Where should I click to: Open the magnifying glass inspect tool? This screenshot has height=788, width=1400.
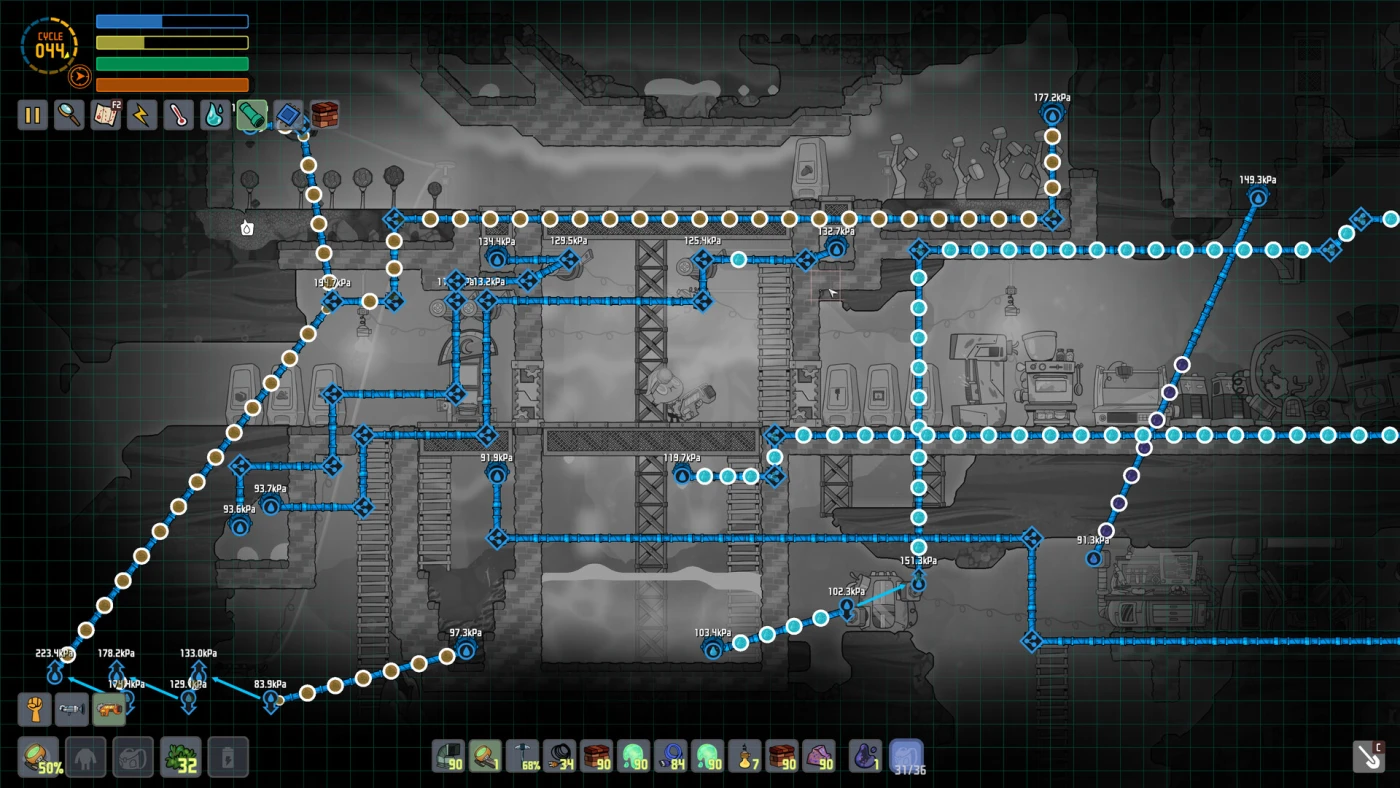69,115
